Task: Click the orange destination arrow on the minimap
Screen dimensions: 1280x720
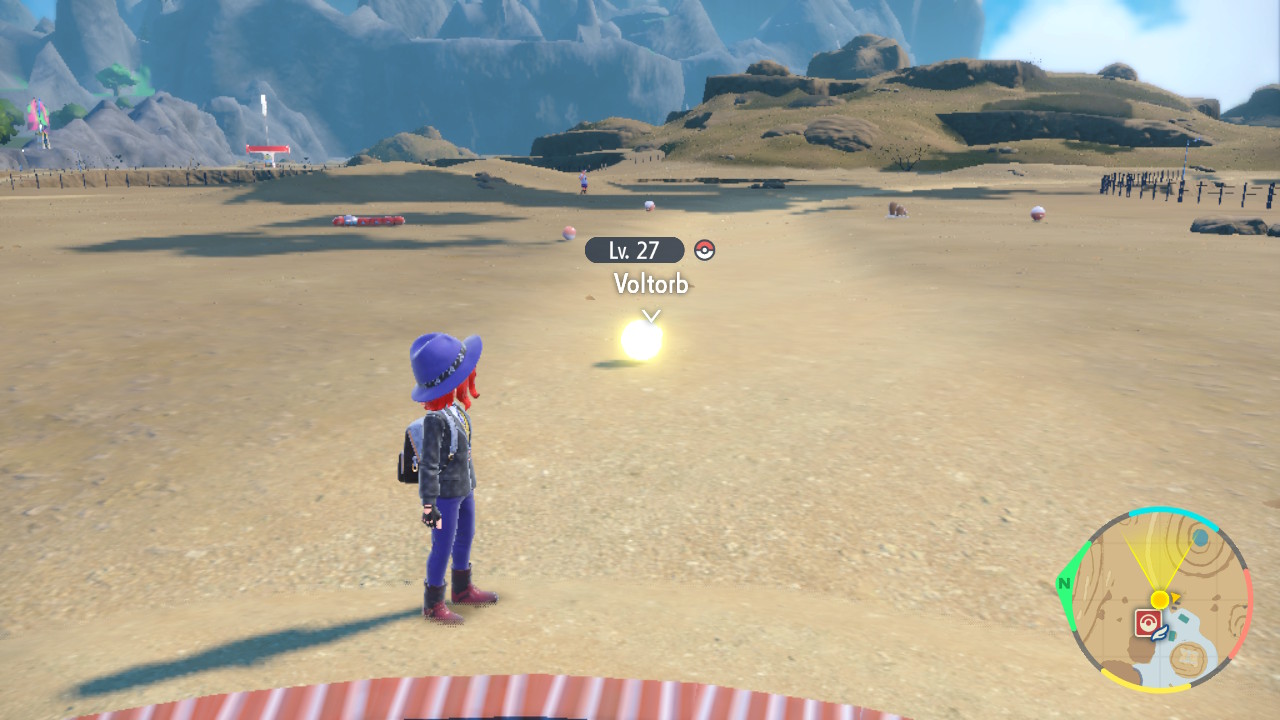Action: click(1174, 596)
